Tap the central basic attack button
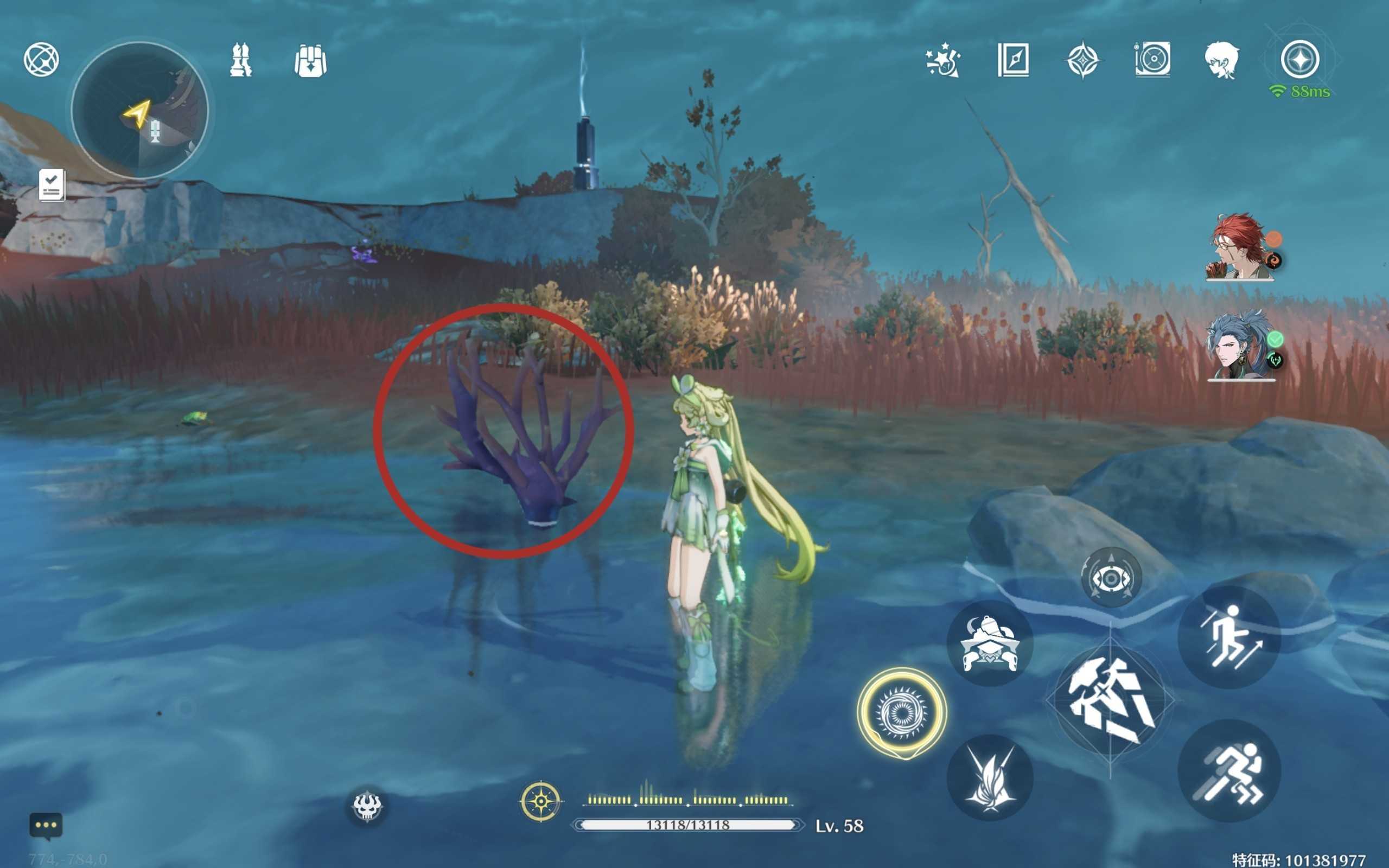 tap(1110, 701)
